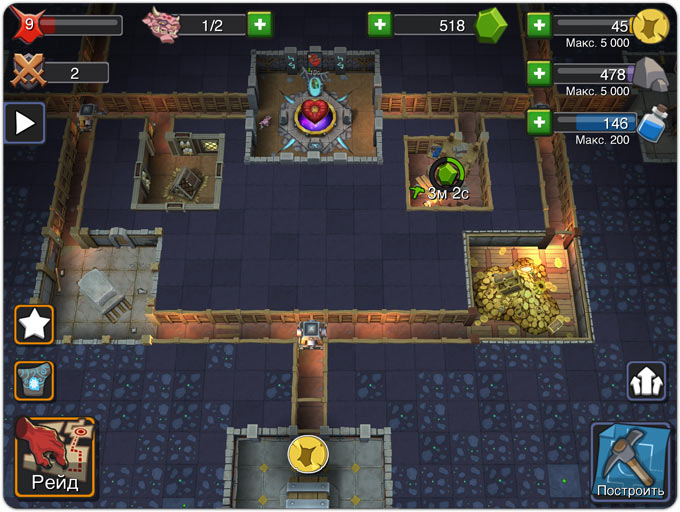This screenshot has width=680, height=512.
Task: Open the spells button below the star
Action: coord(34,381)
